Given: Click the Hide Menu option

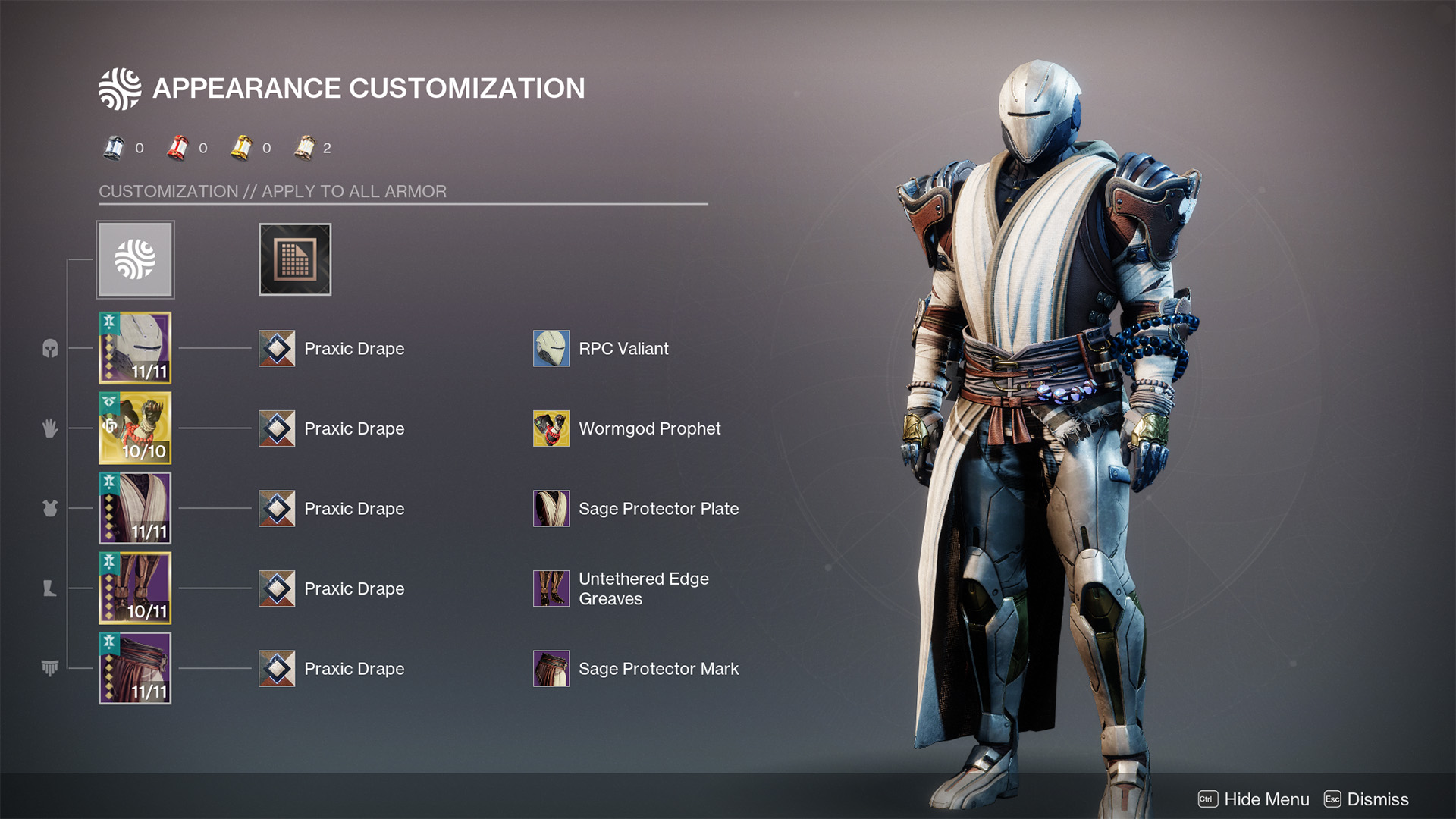Looking at the screenshot, I should point(1254,799).
